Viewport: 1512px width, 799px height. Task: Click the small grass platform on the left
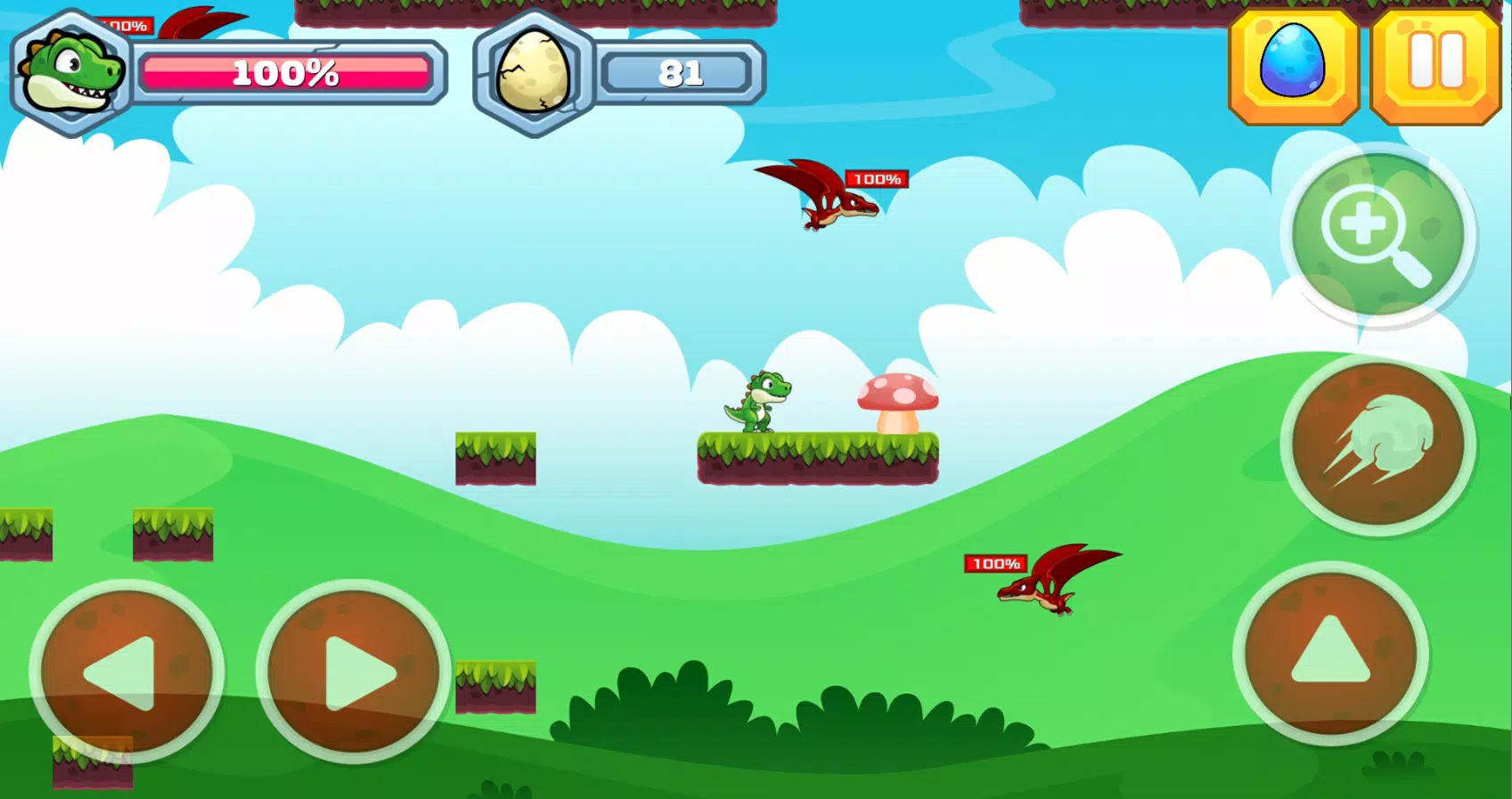tap(495, 457)
